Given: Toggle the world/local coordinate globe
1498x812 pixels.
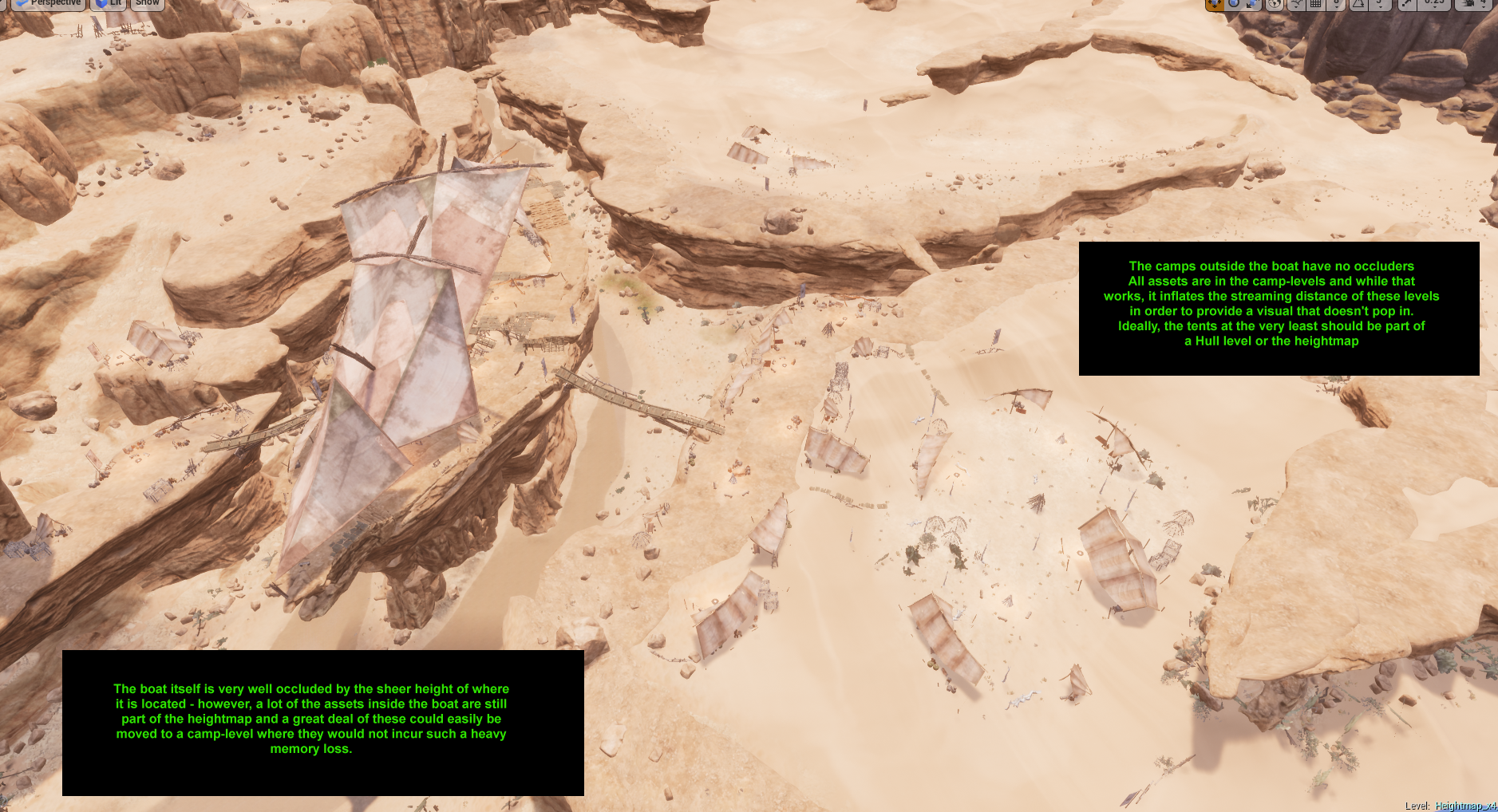Looking at the screenshot, I should [1275, 4].
